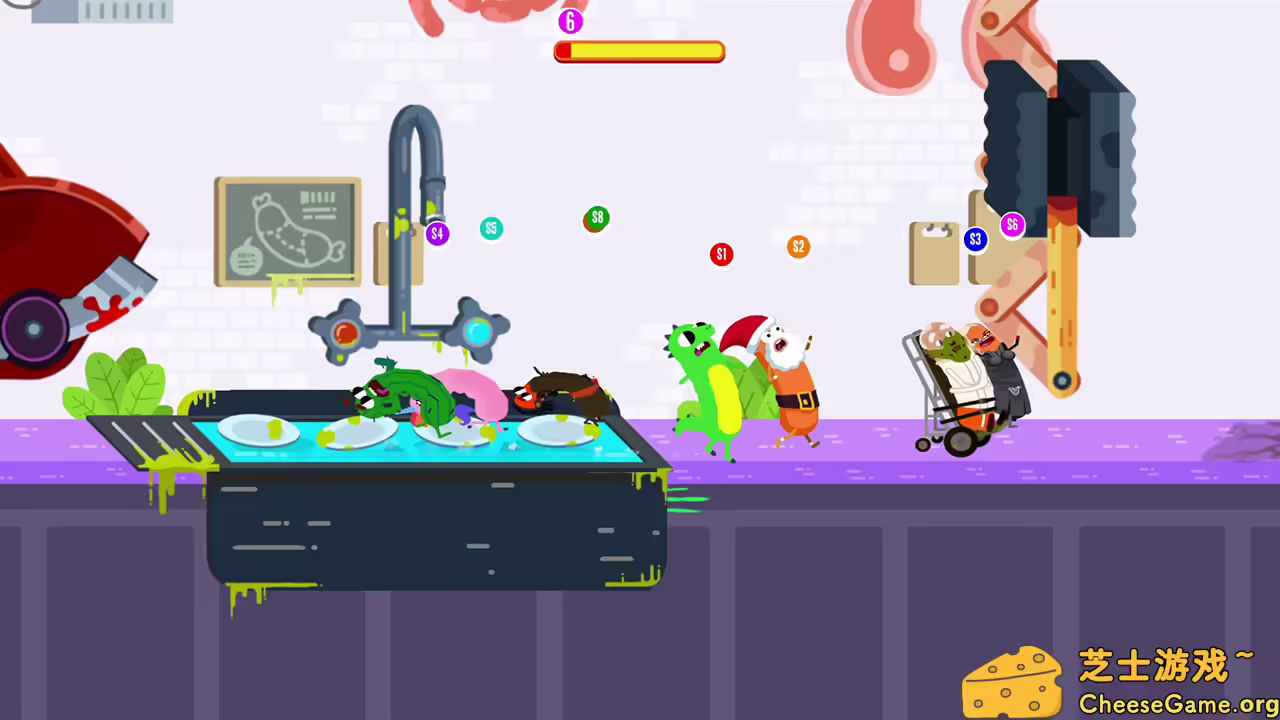Collect the red S1 orb
Screen dimensions: 1280x720
pyautogui.click(x=721, y=254)
